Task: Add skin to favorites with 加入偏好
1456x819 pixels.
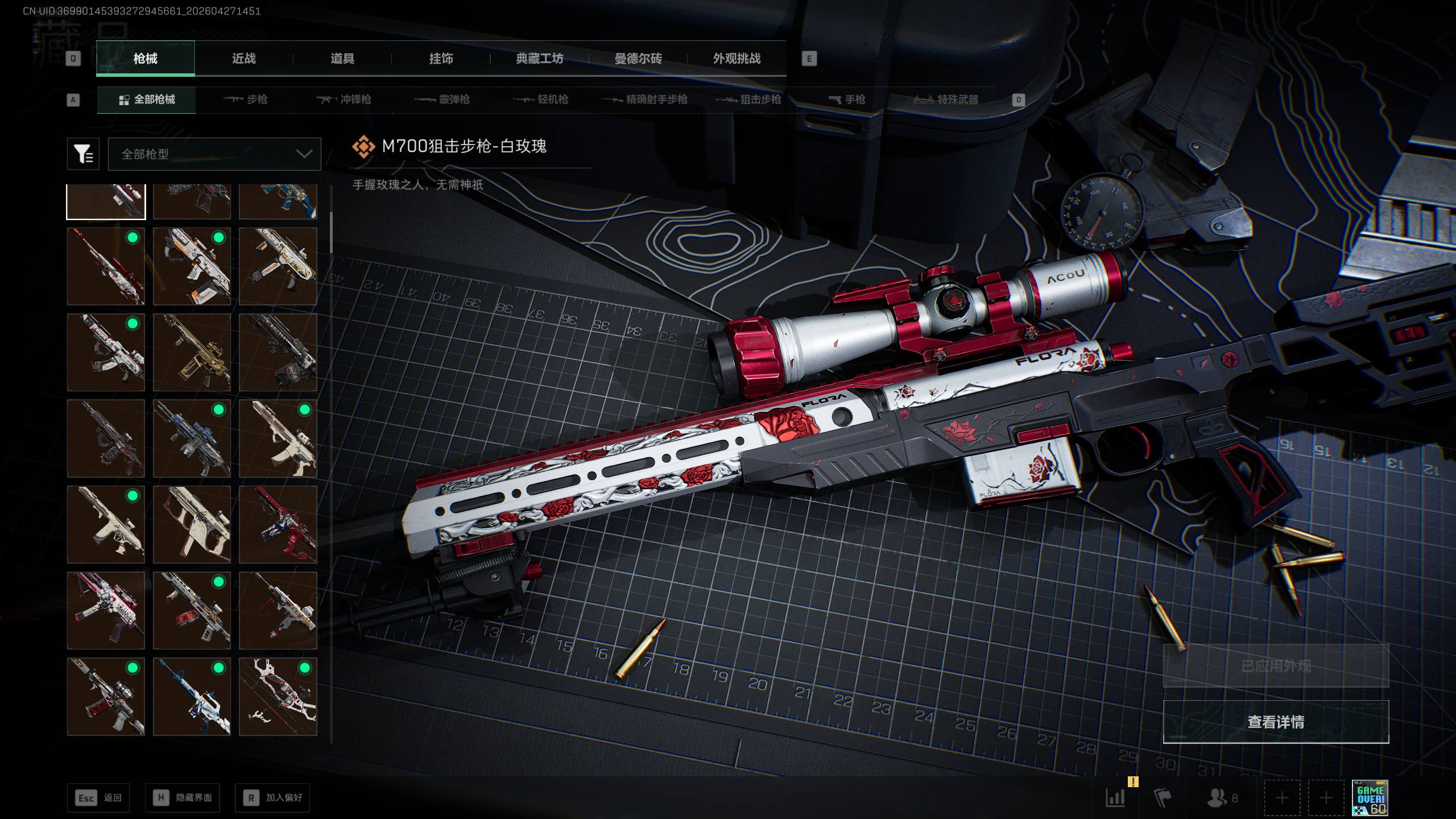Action: [272, 798]
